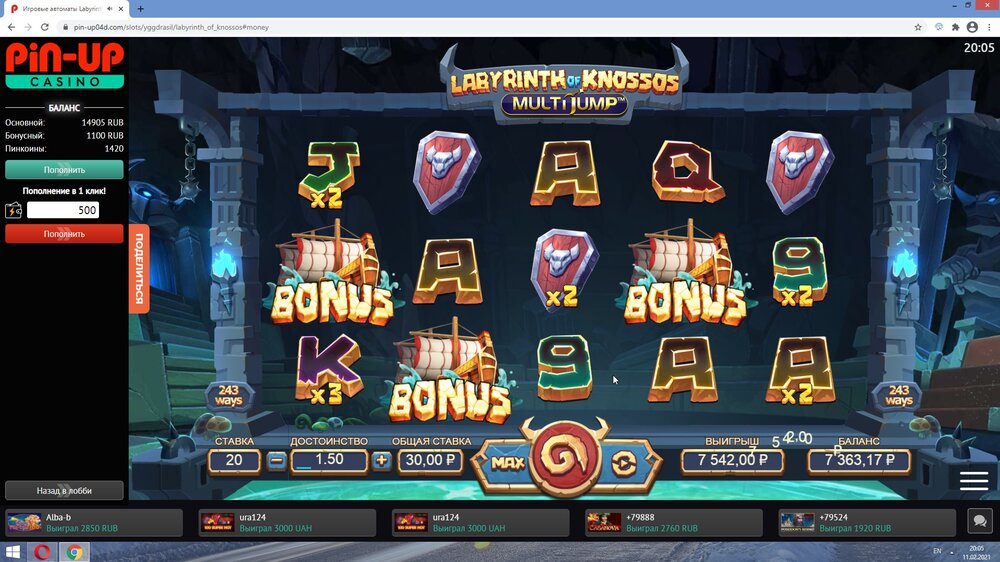Return to lobby via Назад в лобби
Screen dimensions: 1000x562
tap(64, 490)
